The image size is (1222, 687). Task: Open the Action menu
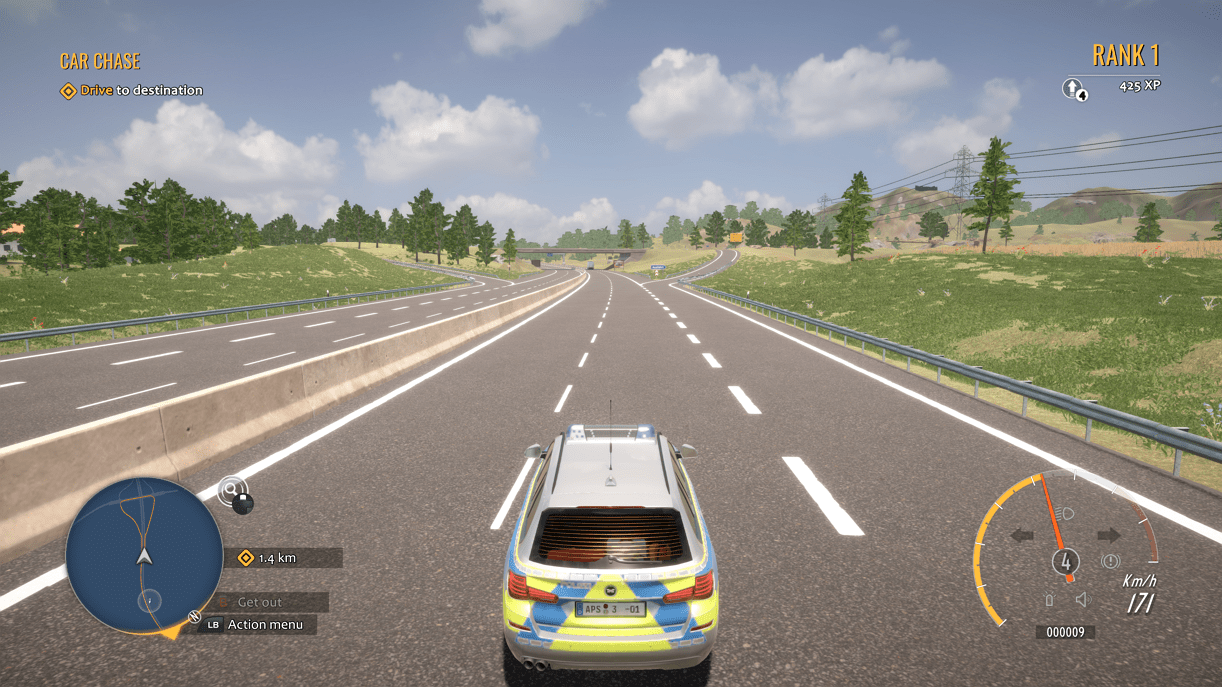[x=260, y=625]
